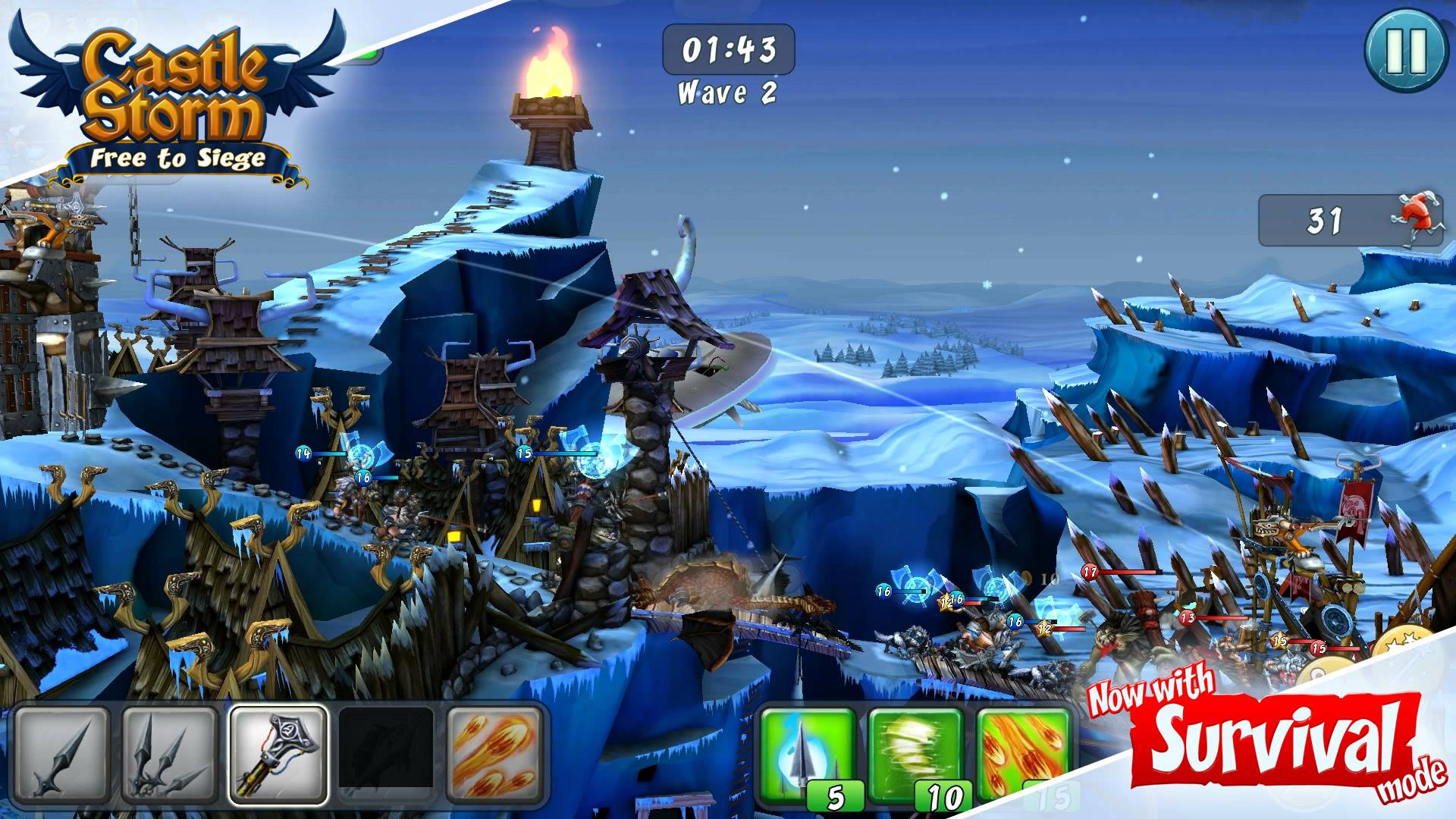The width and height of the screenshot is (1456, 819).
Task: Select the single javelin ammo slot
Action: point(63,753)
